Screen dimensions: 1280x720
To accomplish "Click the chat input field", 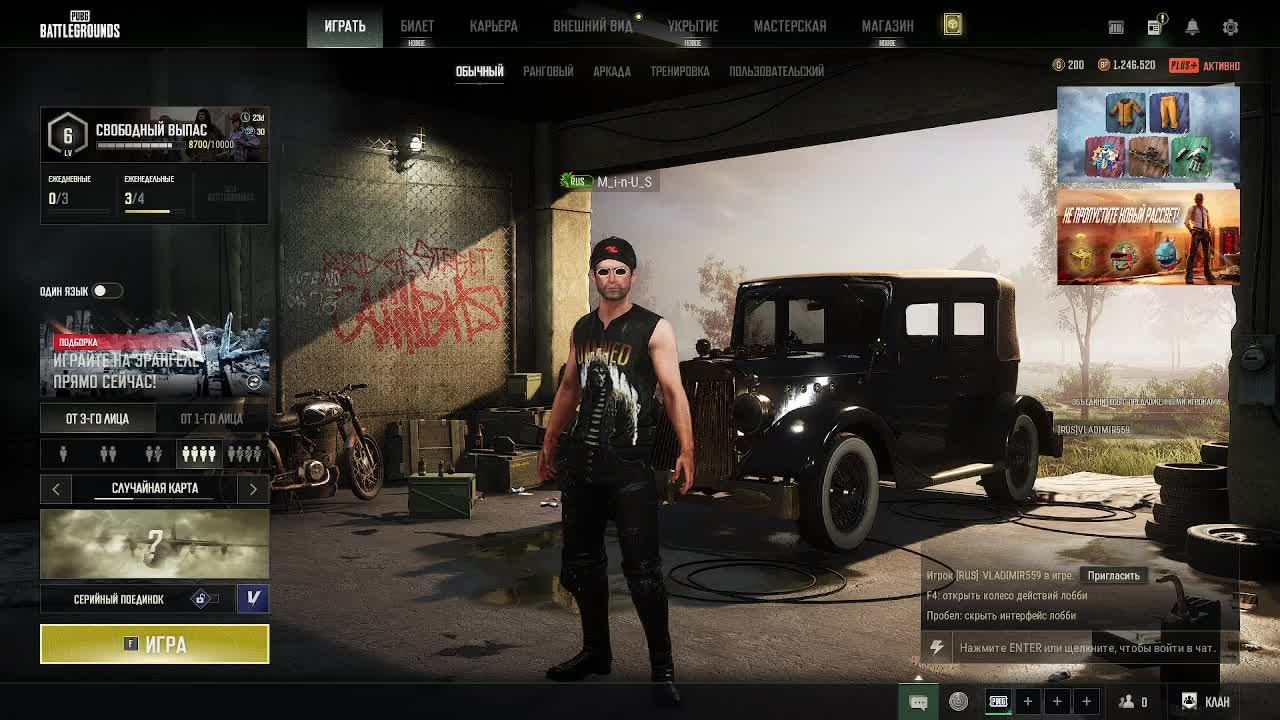I will click(x=1086, y=648).
